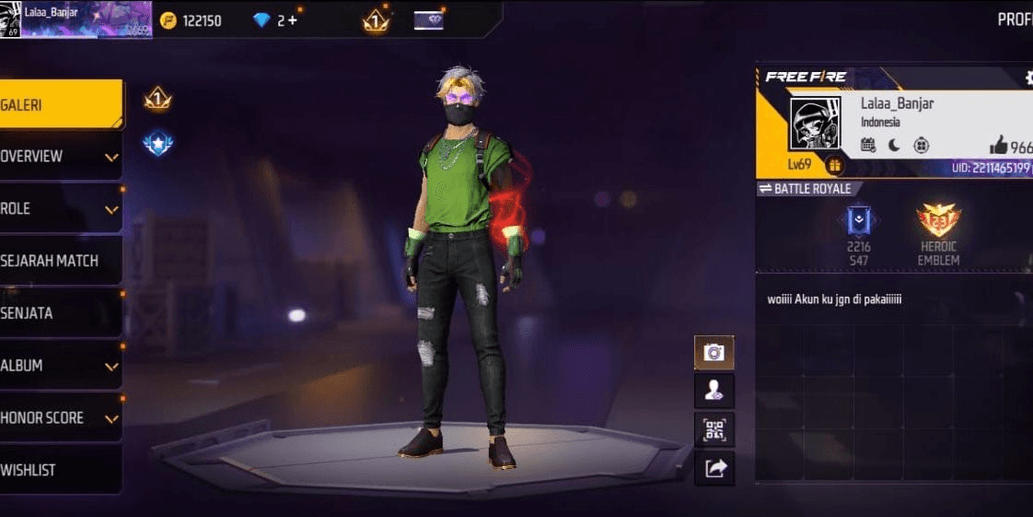Screen dimensions: 1033x517
Task: Share the profile with the arrow button
Action: [714, 467]
